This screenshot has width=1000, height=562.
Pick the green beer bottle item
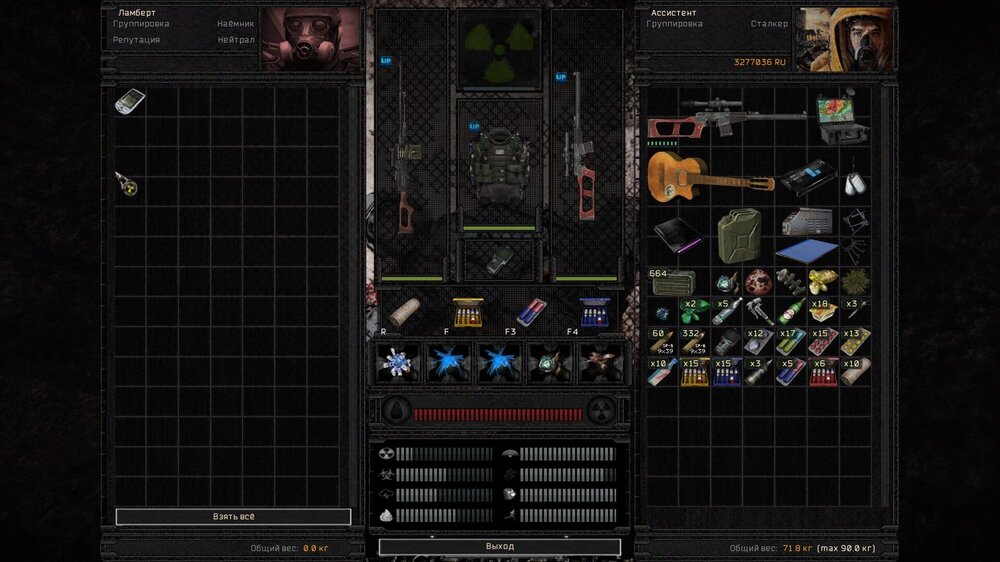(x=791, y=311)
